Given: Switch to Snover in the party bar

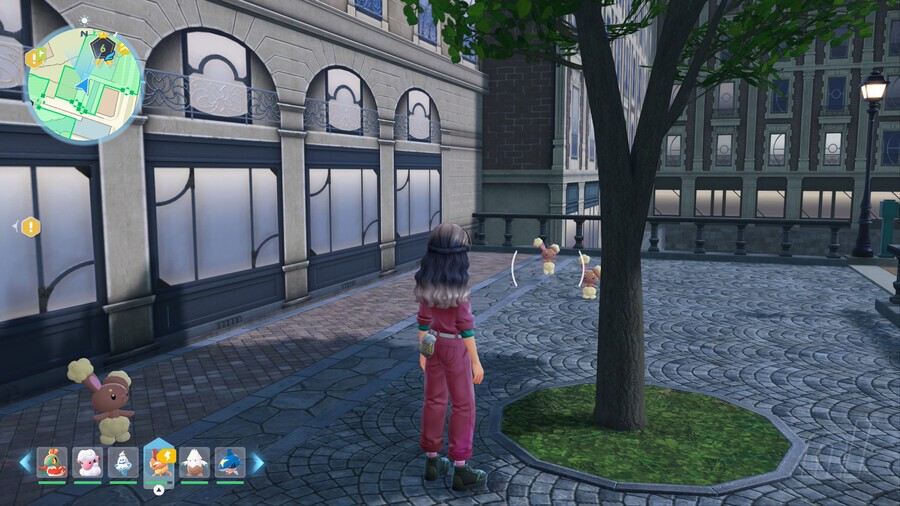Looking at the screenshot, I should (194, 462).
